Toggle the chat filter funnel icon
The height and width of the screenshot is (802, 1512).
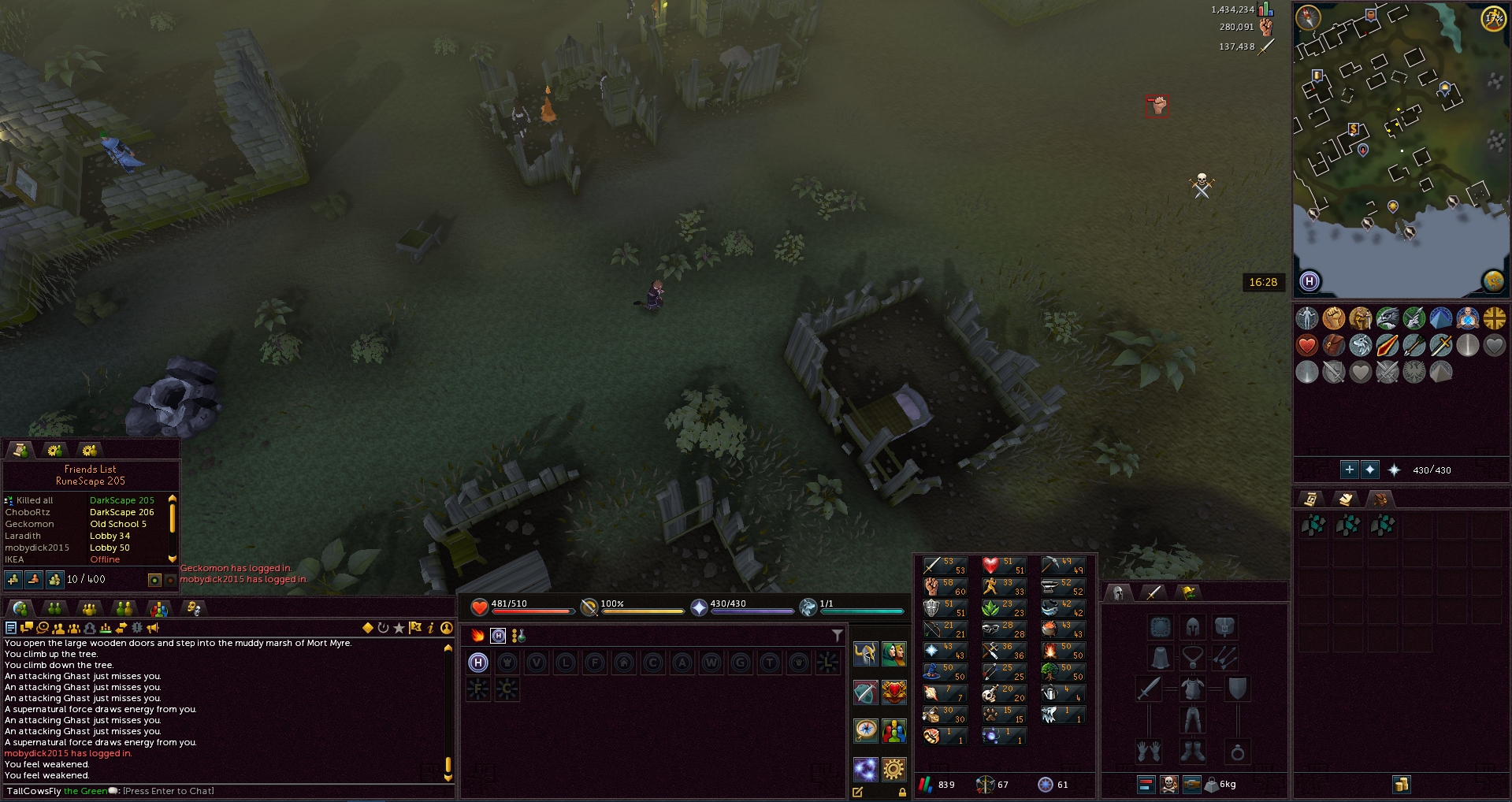pyautogui.click(x=836, y=635)
